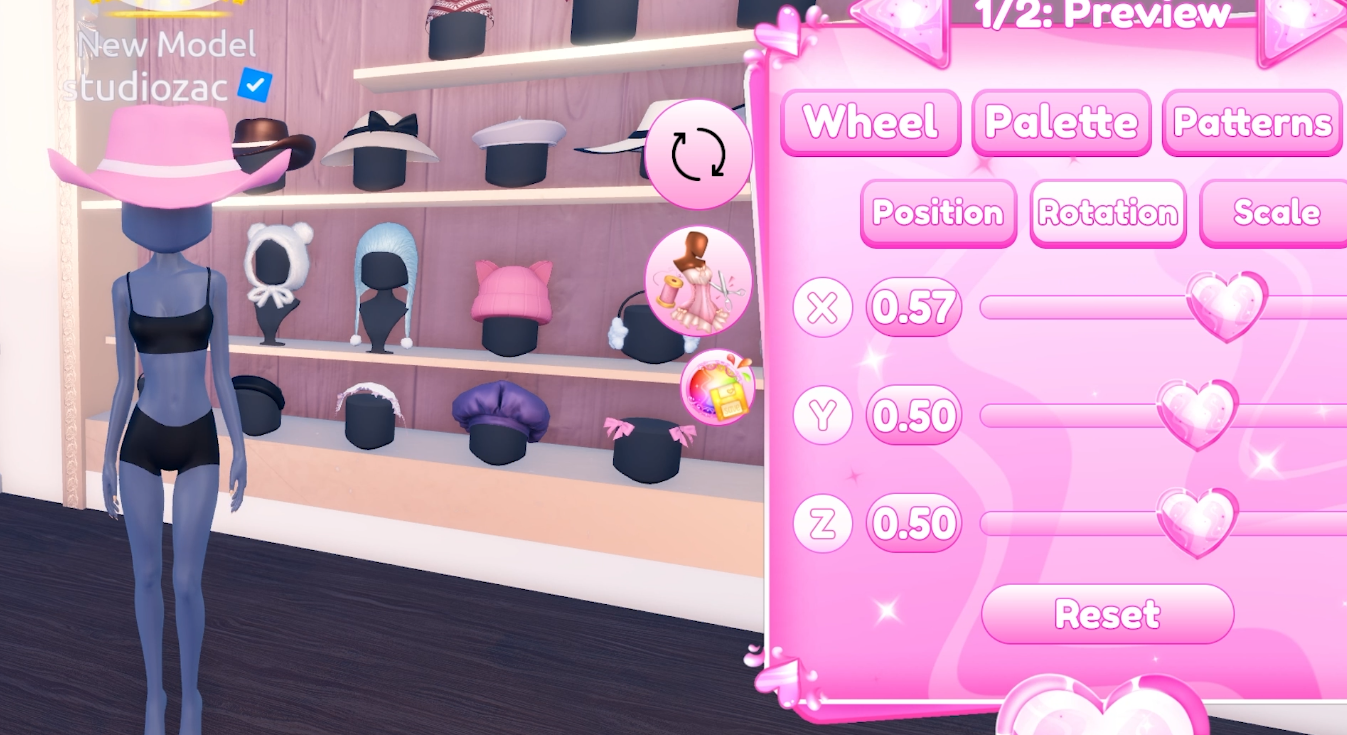Click the X axis label icon
Screen dimensions: 1347x735
pyautogui.click(x=821, y=308)
